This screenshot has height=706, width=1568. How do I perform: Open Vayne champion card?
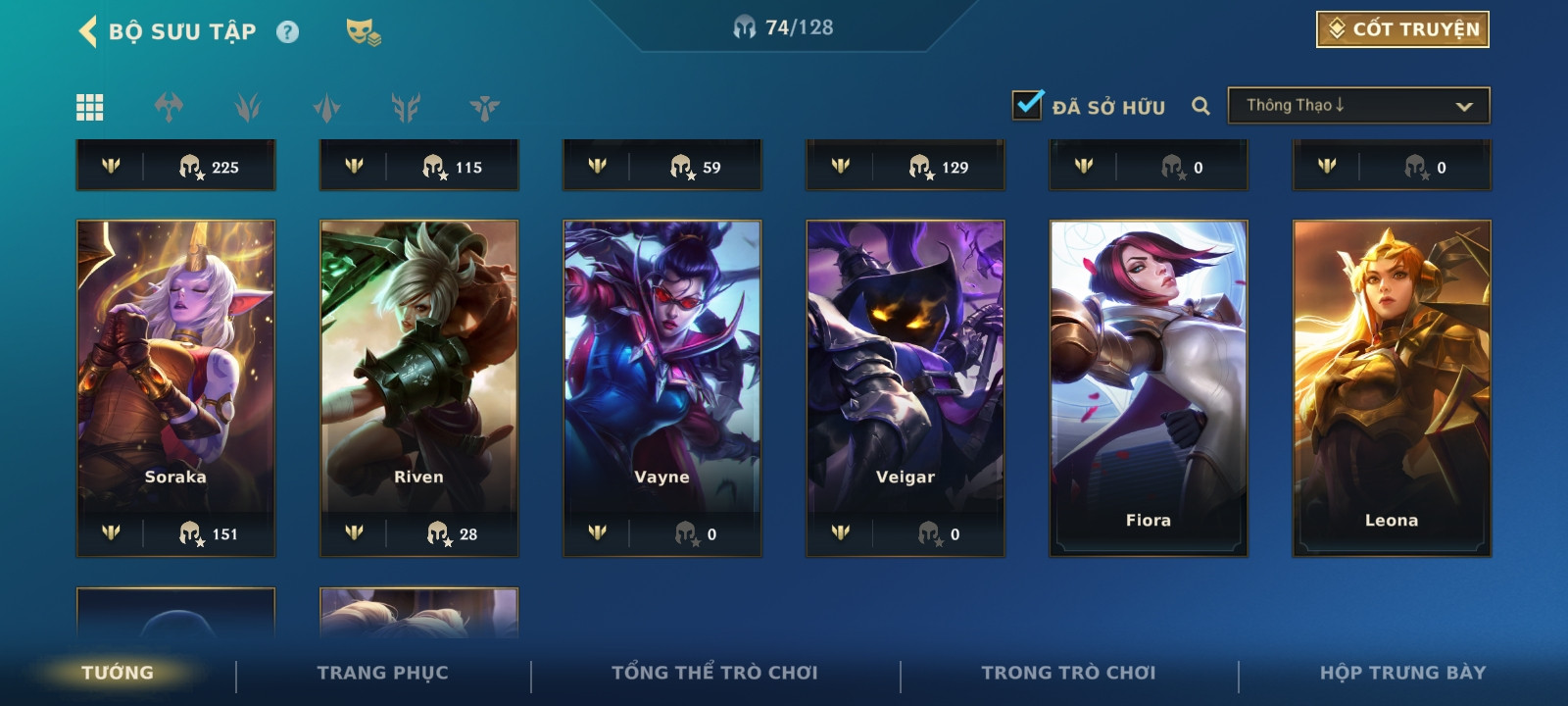click(x=661, y=373)
